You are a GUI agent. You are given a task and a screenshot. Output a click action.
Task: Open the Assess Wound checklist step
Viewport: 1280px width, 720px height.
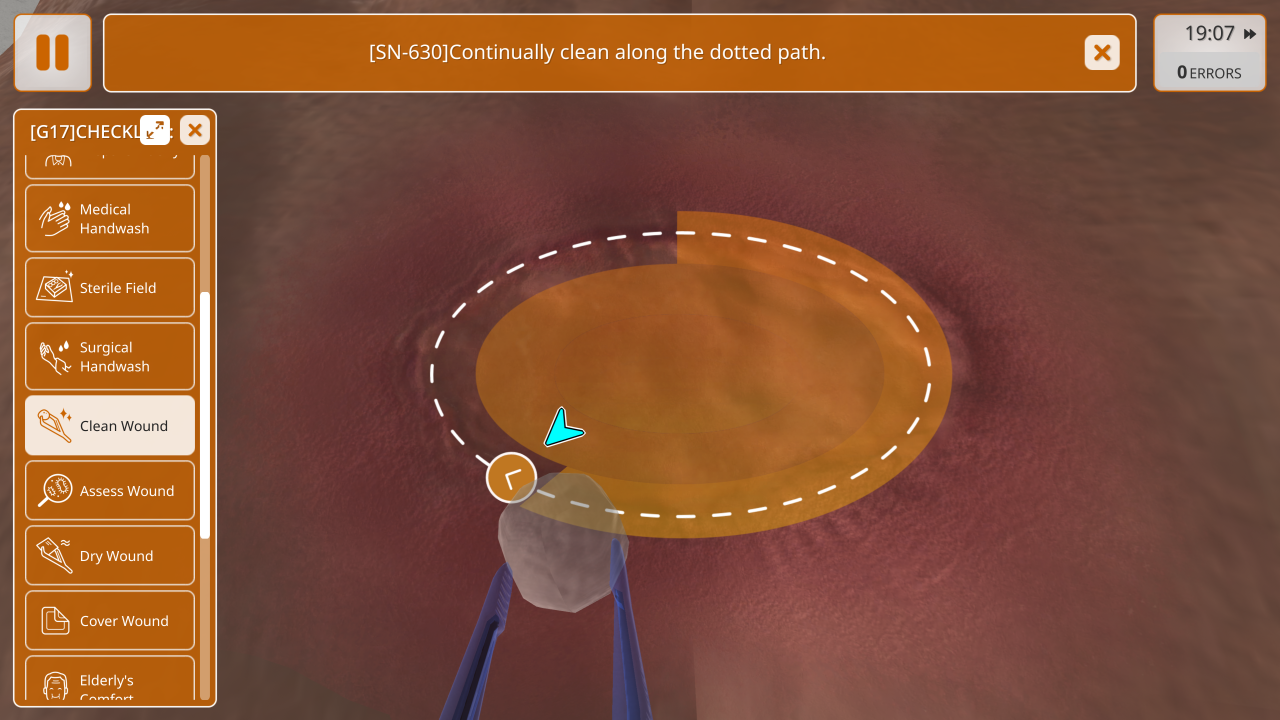click(x=110, y=491)
